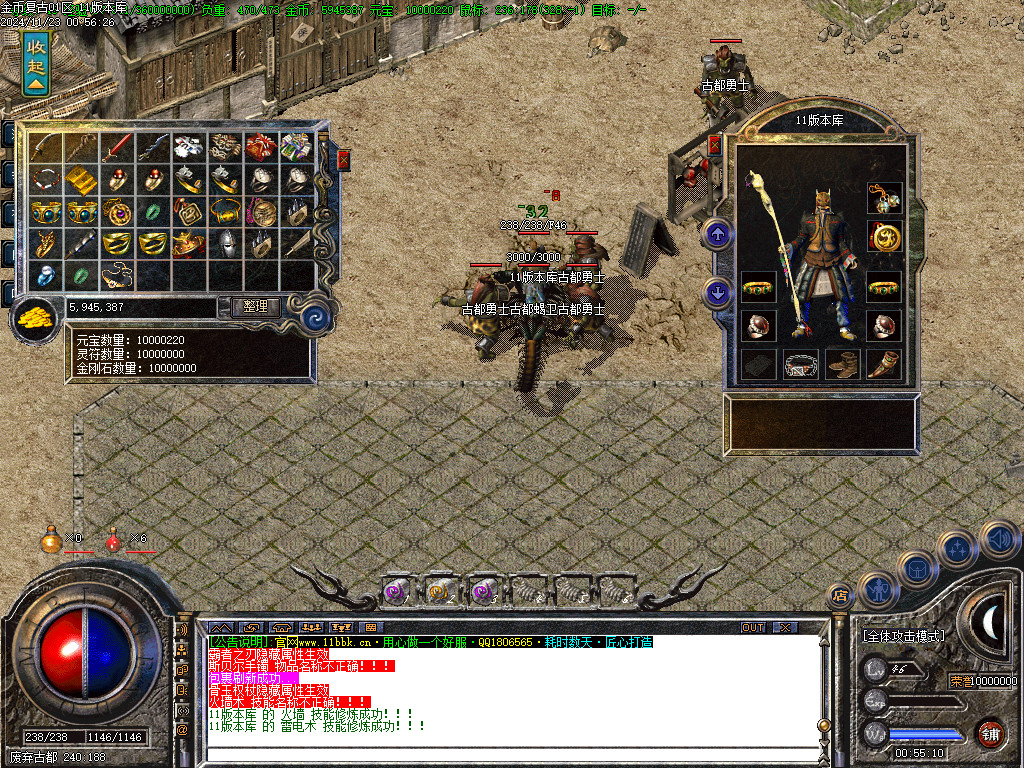Open the 店 shop round button

(x=840, y=596)
